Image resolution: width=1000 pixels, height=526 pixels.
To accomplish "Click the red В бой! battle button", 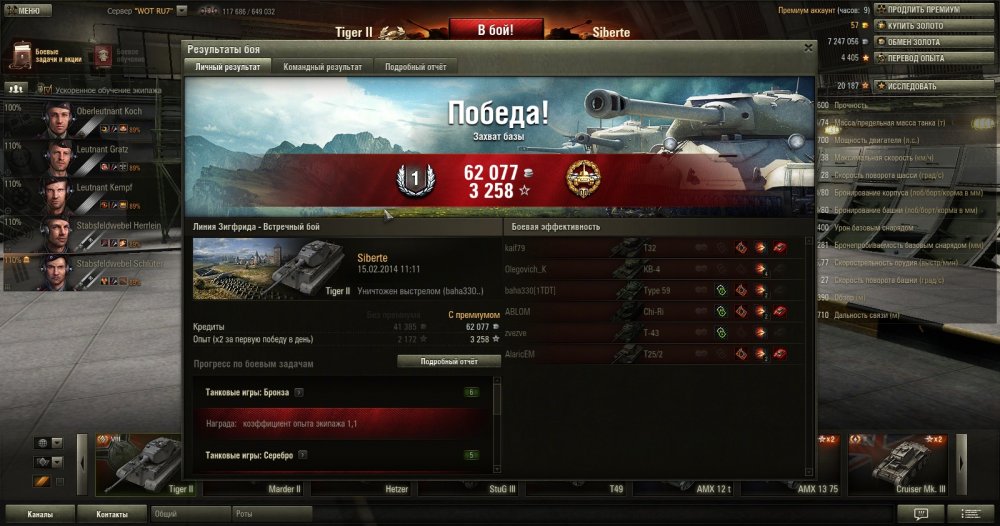I will point(488,31).
